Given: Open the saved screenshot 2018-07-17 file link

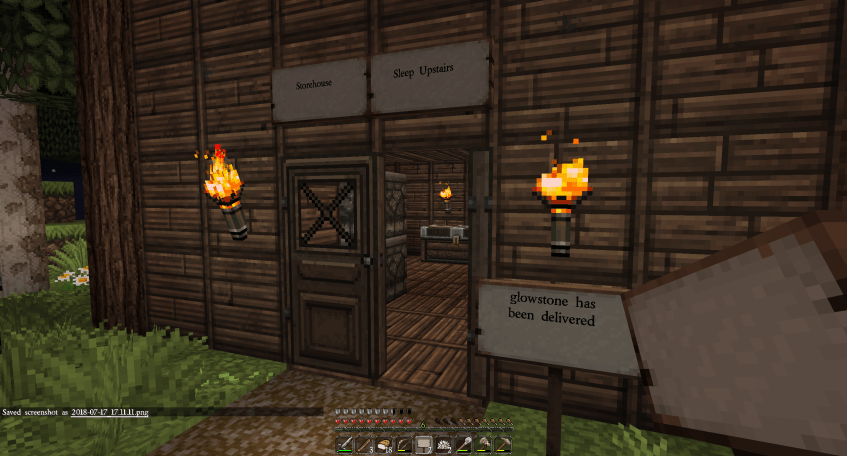Looking at the screenshot, I should pos(110,412).
